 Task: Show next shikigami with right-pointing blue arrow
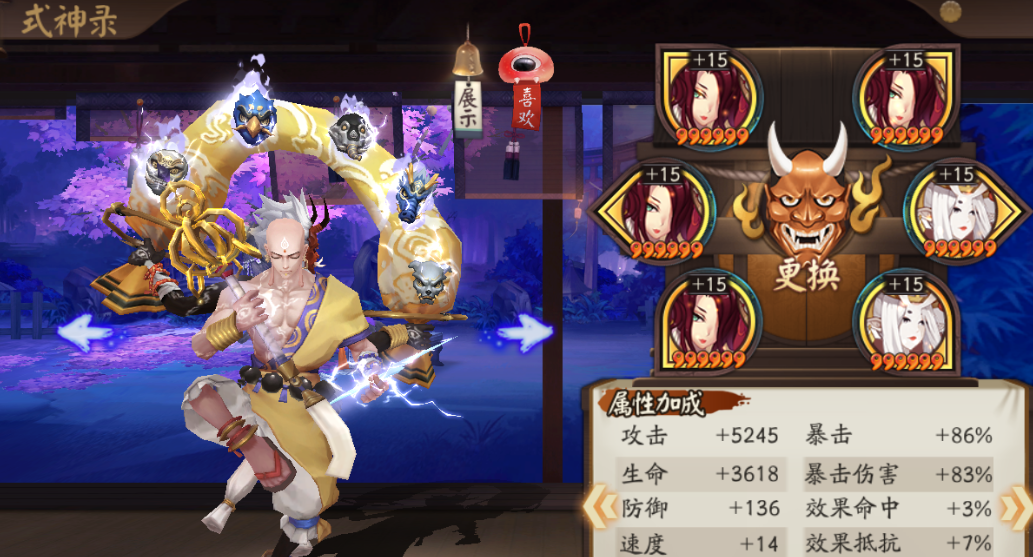click(526, 333)
